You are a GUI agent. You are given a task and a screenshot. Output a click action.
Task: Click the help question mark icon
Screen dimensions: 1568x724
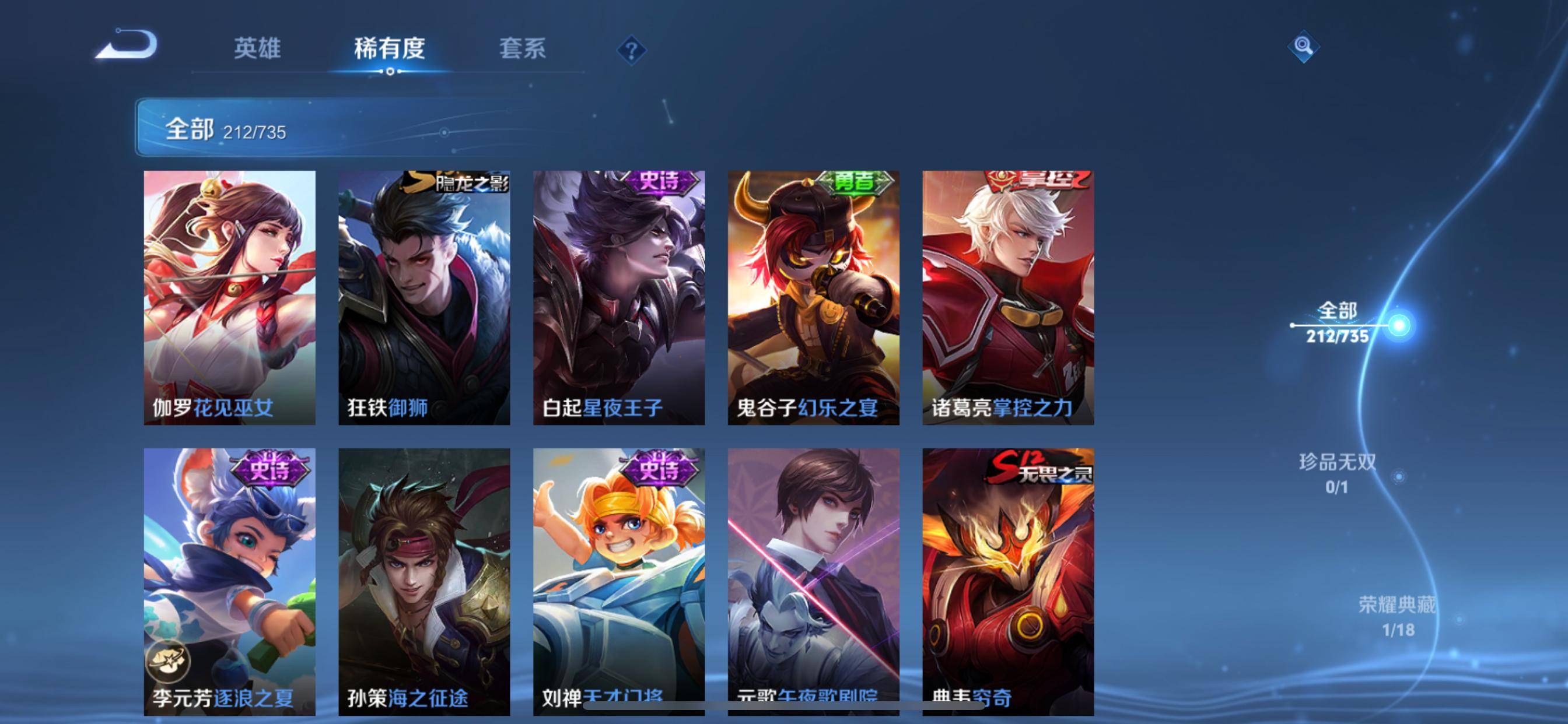coord(633,51)
